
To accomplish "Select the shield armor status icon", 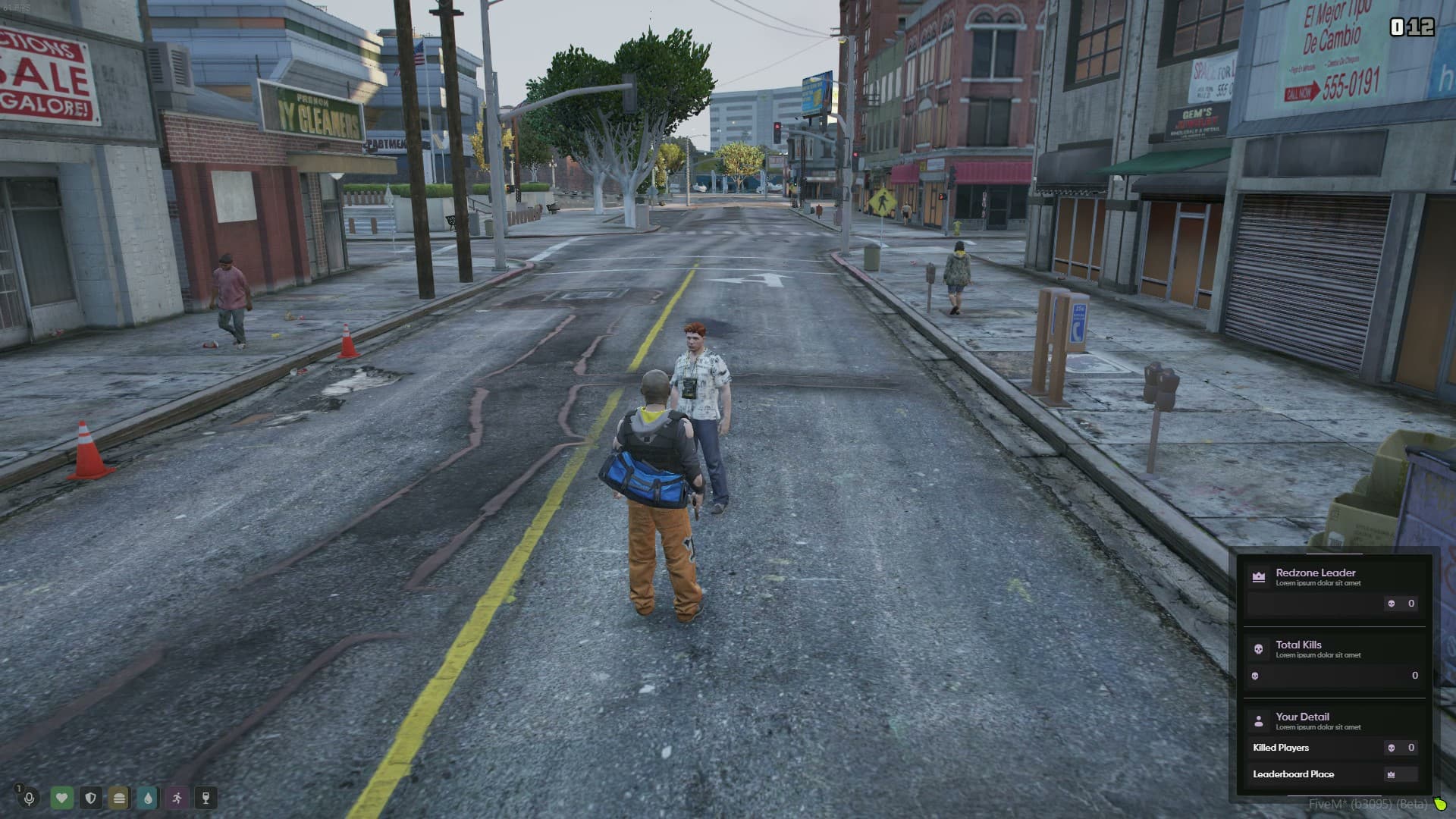I will coord(91,798).
